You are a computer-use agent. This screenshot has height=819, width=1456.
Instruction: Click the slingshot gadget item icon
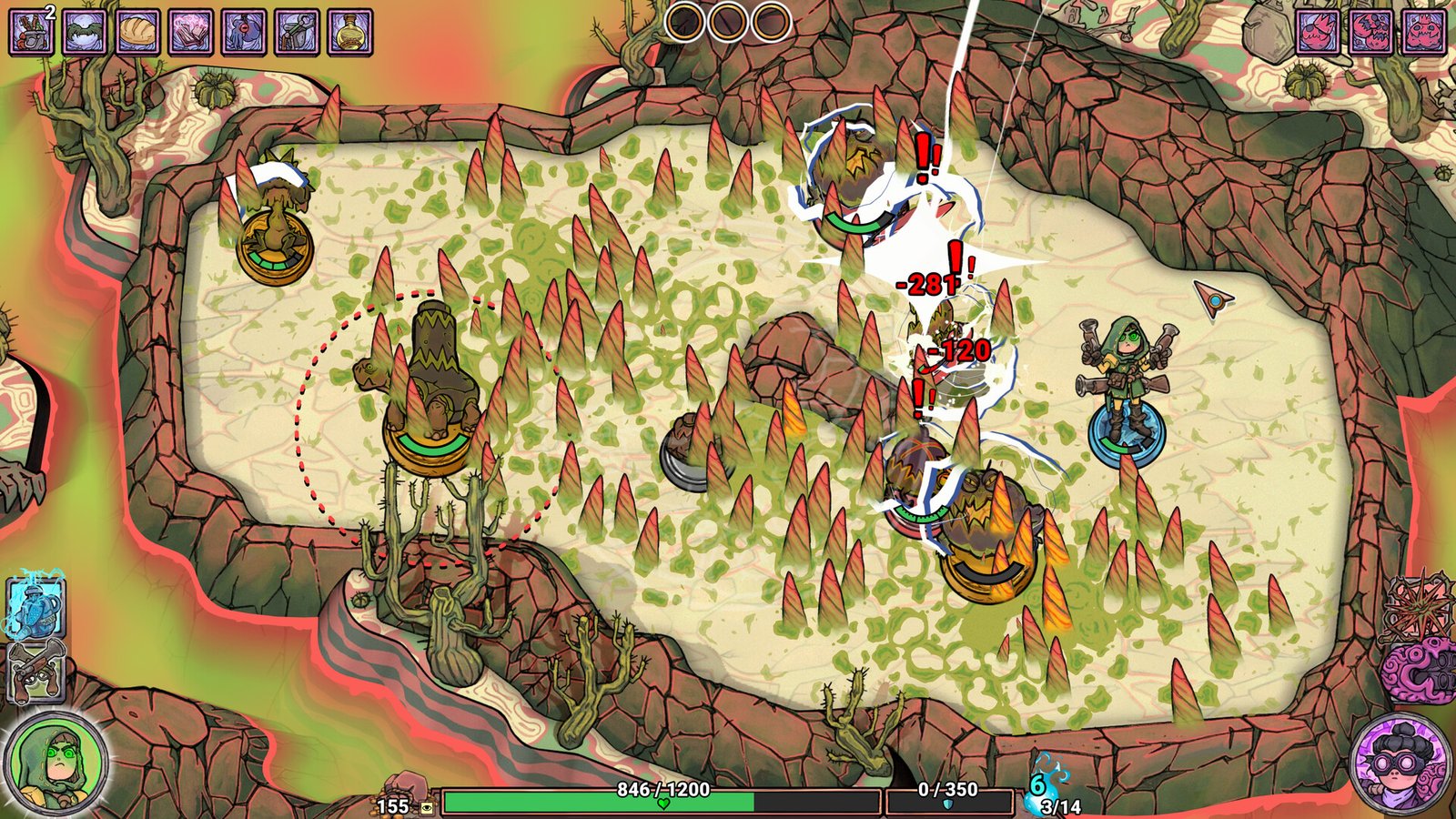[x=297, y=32]
